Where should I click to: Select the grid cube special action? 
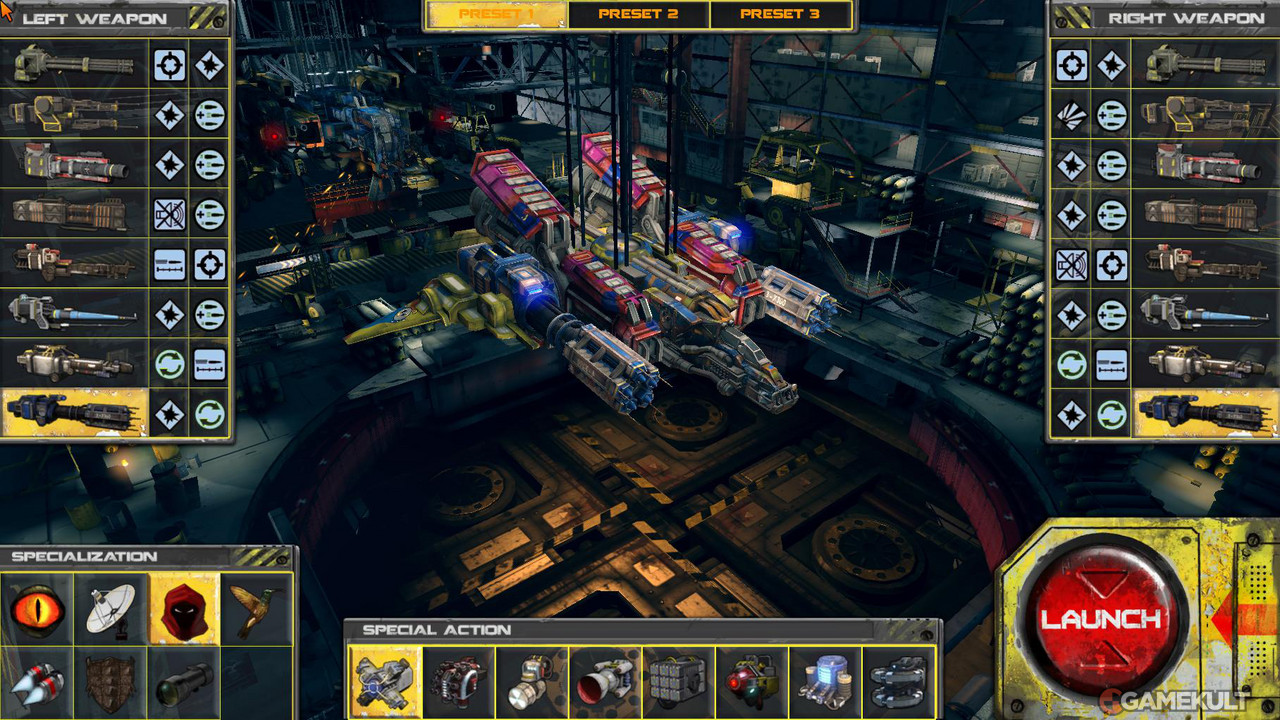[678, 681]
